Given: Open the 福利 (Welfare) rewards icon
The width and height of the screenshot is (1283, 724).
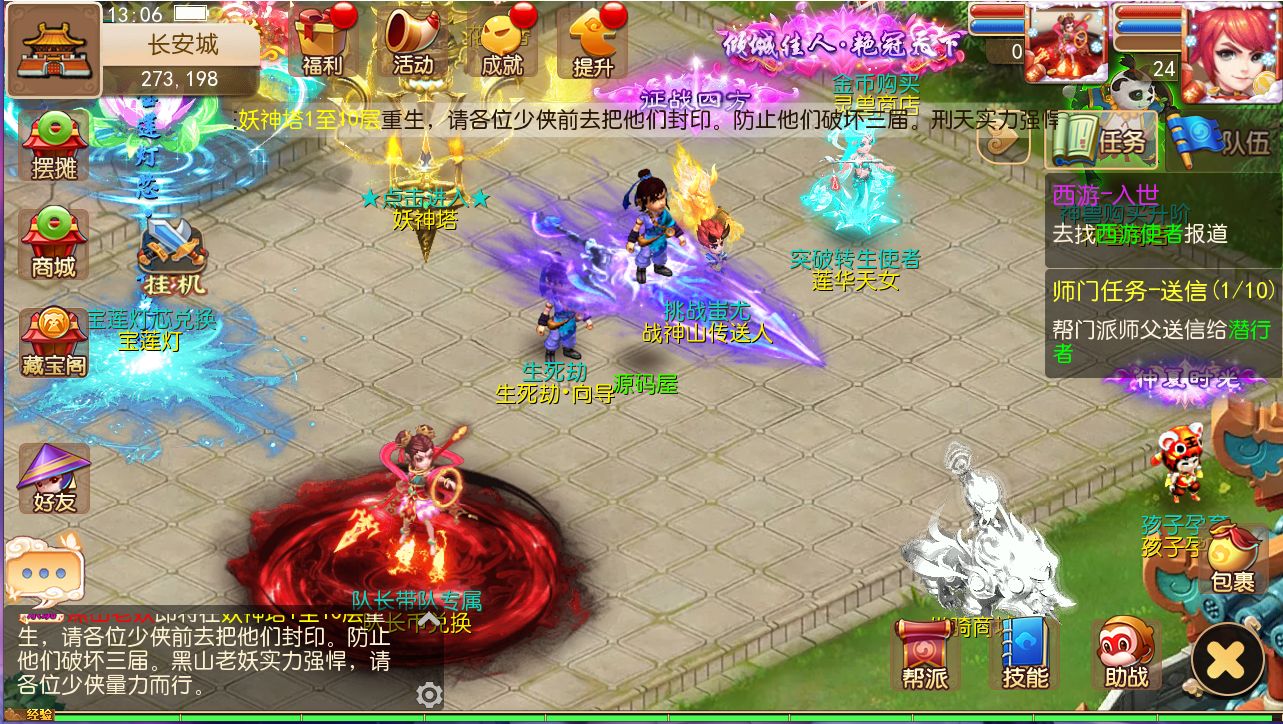Looking at the screenshot, I should (324, 45).
